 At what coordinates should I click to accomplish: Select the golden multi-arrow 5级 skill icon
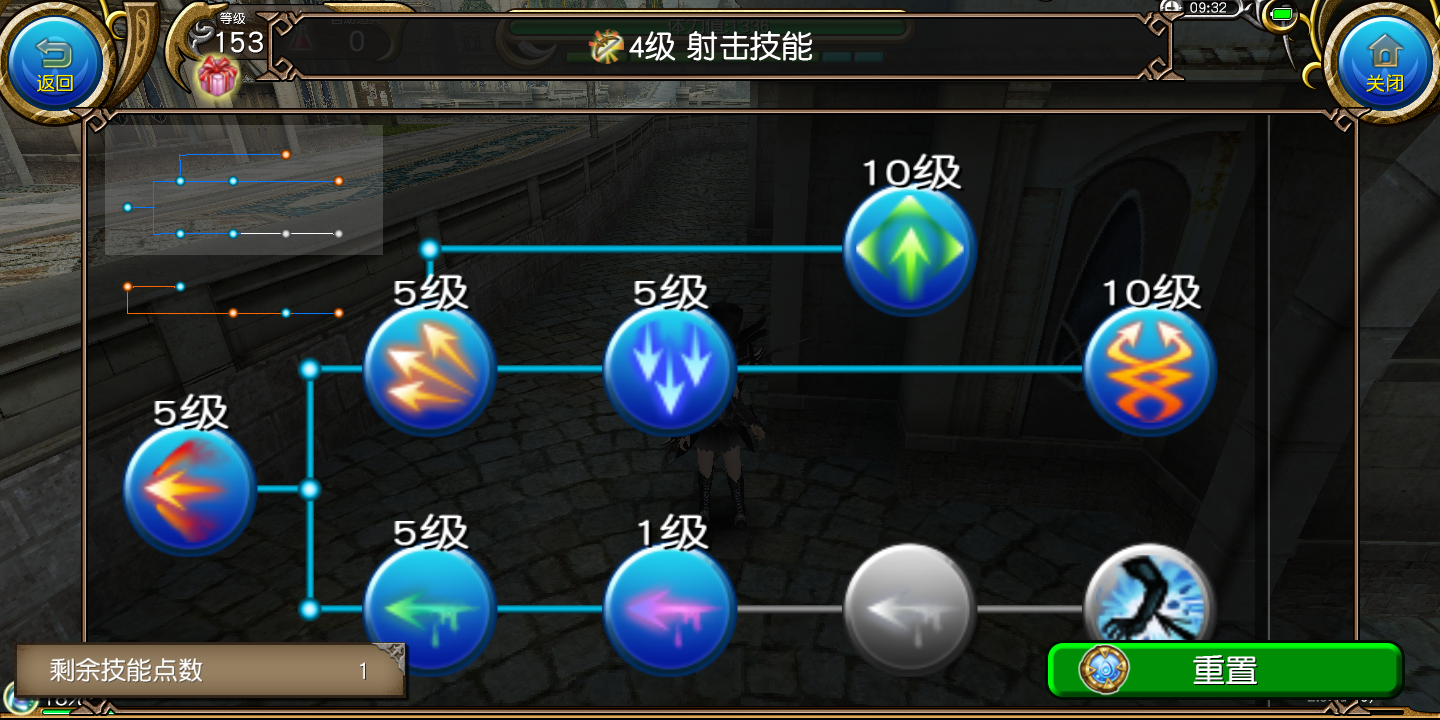pos(430,370)
